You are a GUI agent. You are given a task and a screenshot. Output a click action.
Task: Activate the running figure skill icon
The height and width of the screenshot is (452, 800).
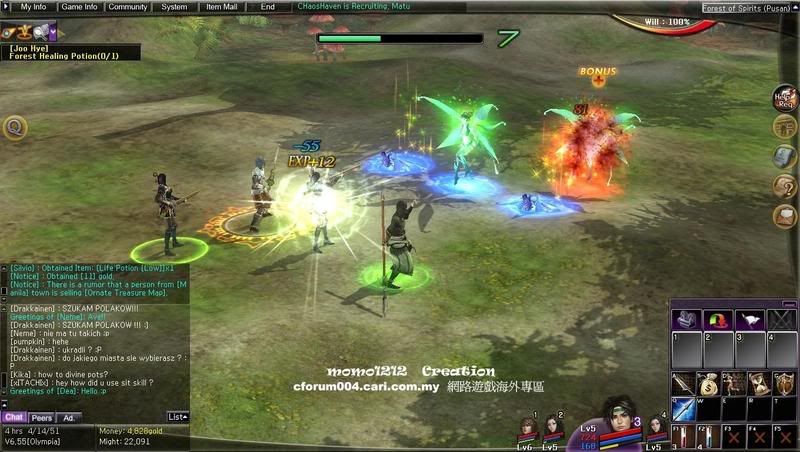click(733, 383)
